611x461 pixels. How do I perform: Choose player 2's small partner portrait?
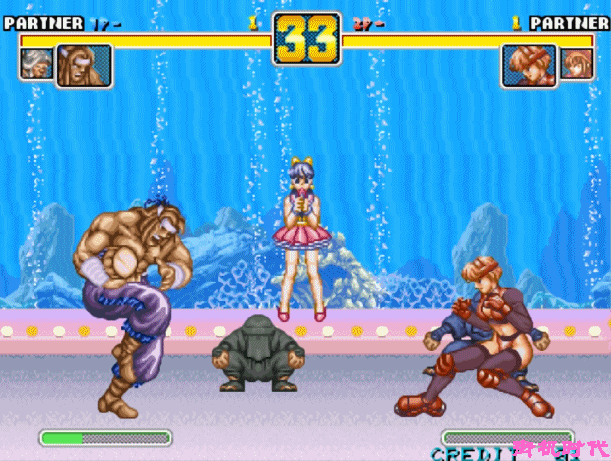tap(576, 64)
